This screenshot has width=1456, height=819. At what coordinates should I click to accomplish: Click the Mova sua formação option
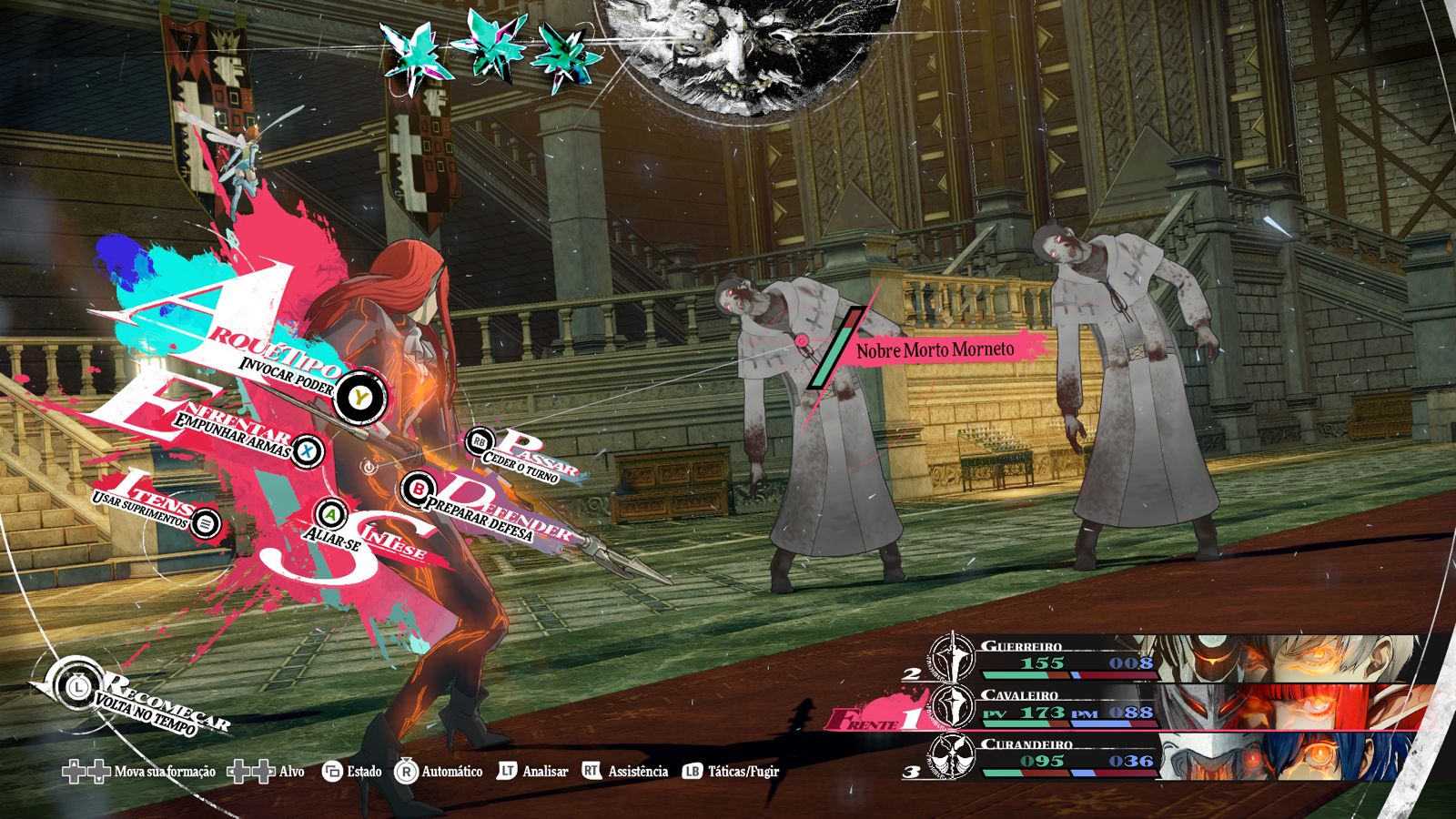(138, 772)
